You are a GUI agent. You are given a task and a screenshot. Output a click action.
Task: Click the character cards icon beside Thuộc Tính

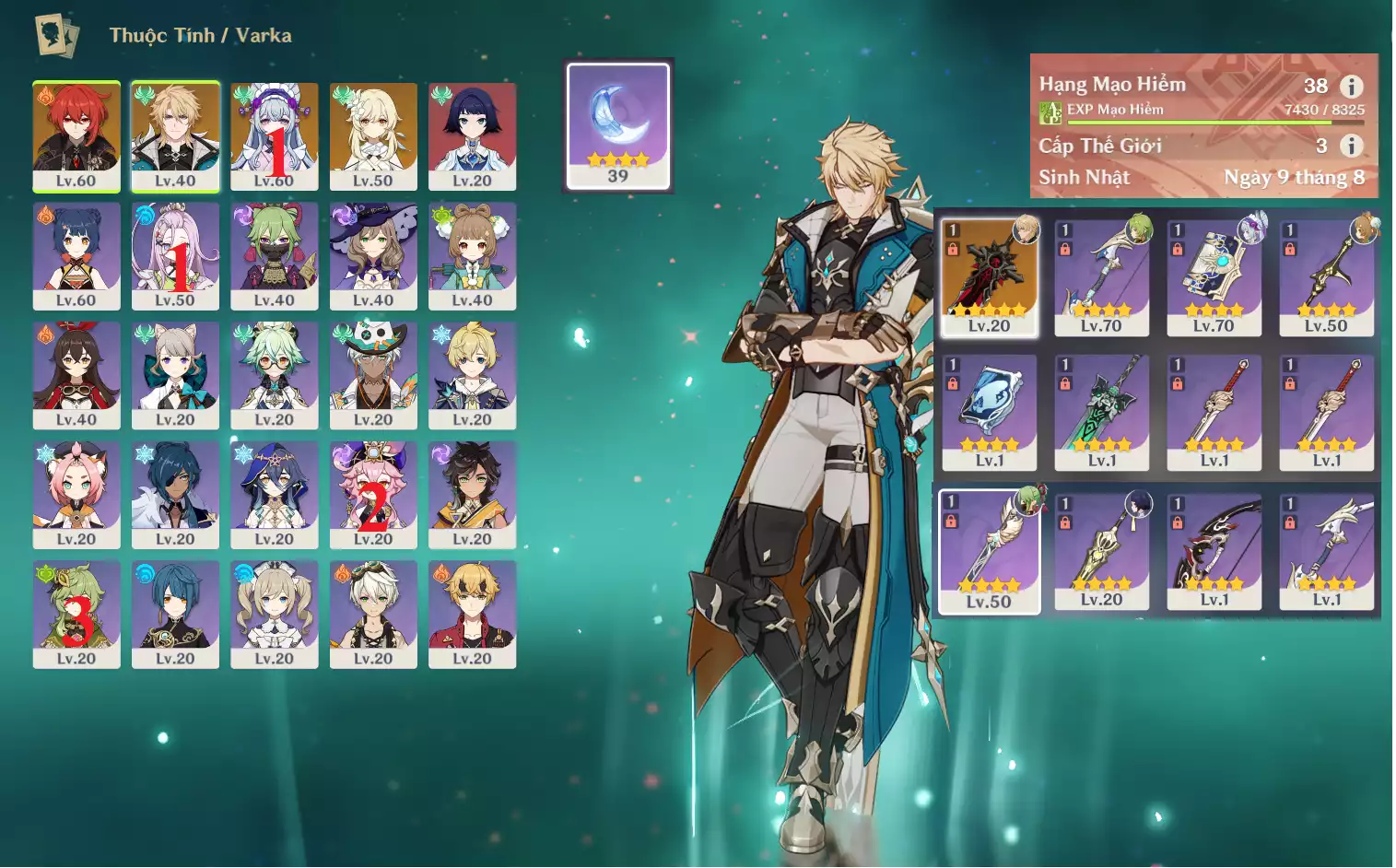tap(57, 36)
